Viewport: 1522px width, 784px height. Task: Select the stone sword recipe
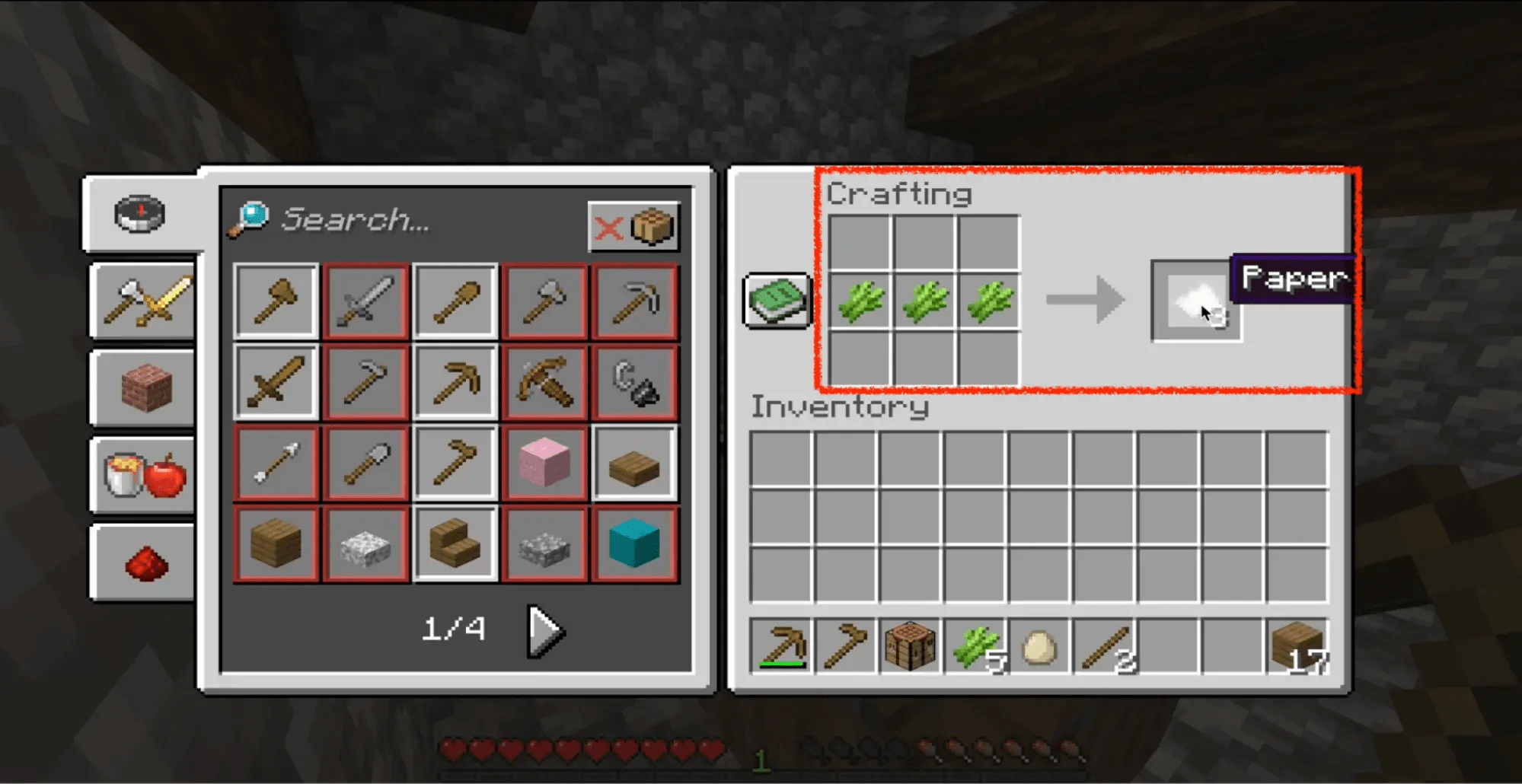[365, 301]
